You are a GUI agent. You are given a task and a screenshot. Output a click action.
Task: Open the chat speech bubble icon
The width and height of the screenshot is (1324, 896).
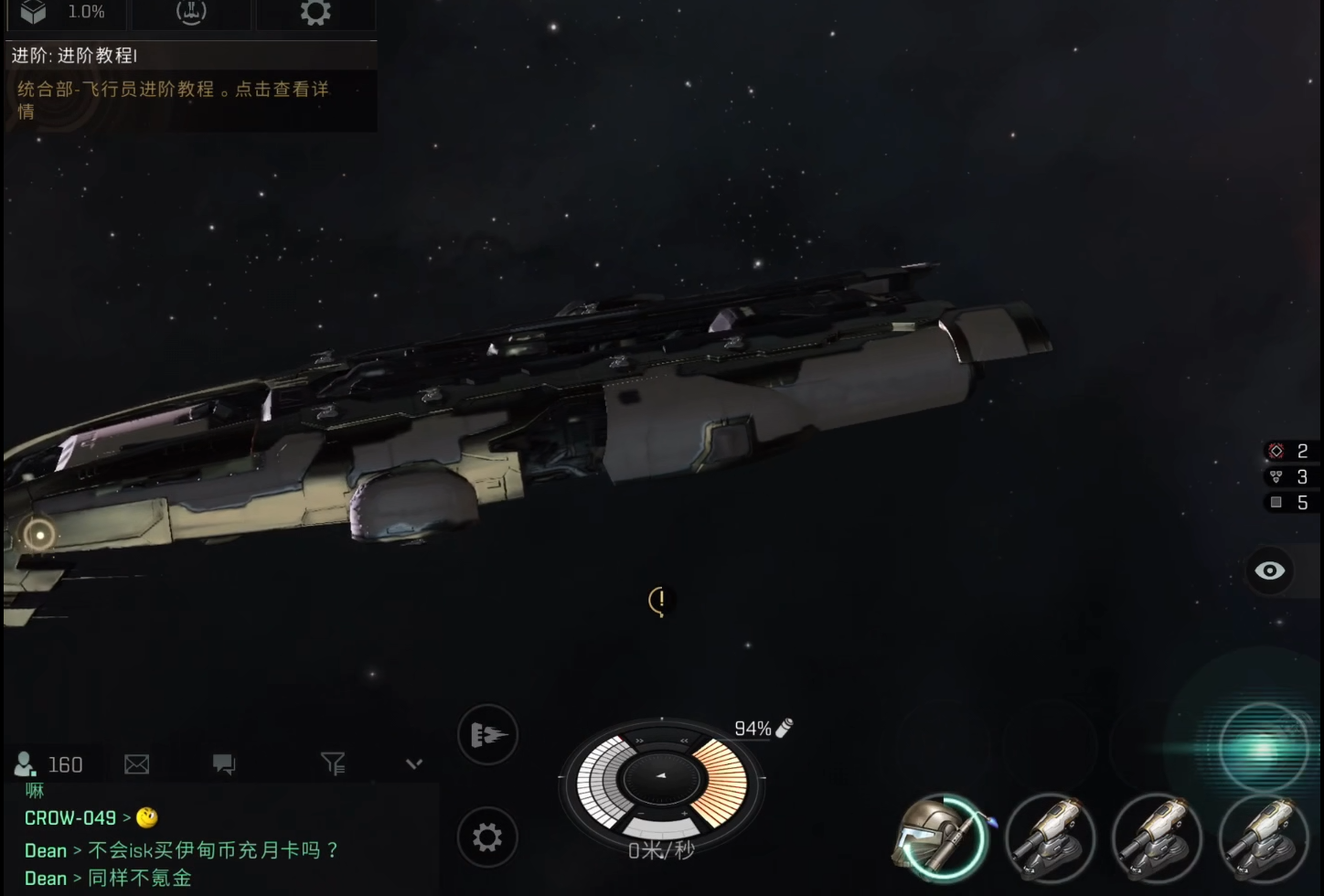pyautogui.click(x=224, y=764)
